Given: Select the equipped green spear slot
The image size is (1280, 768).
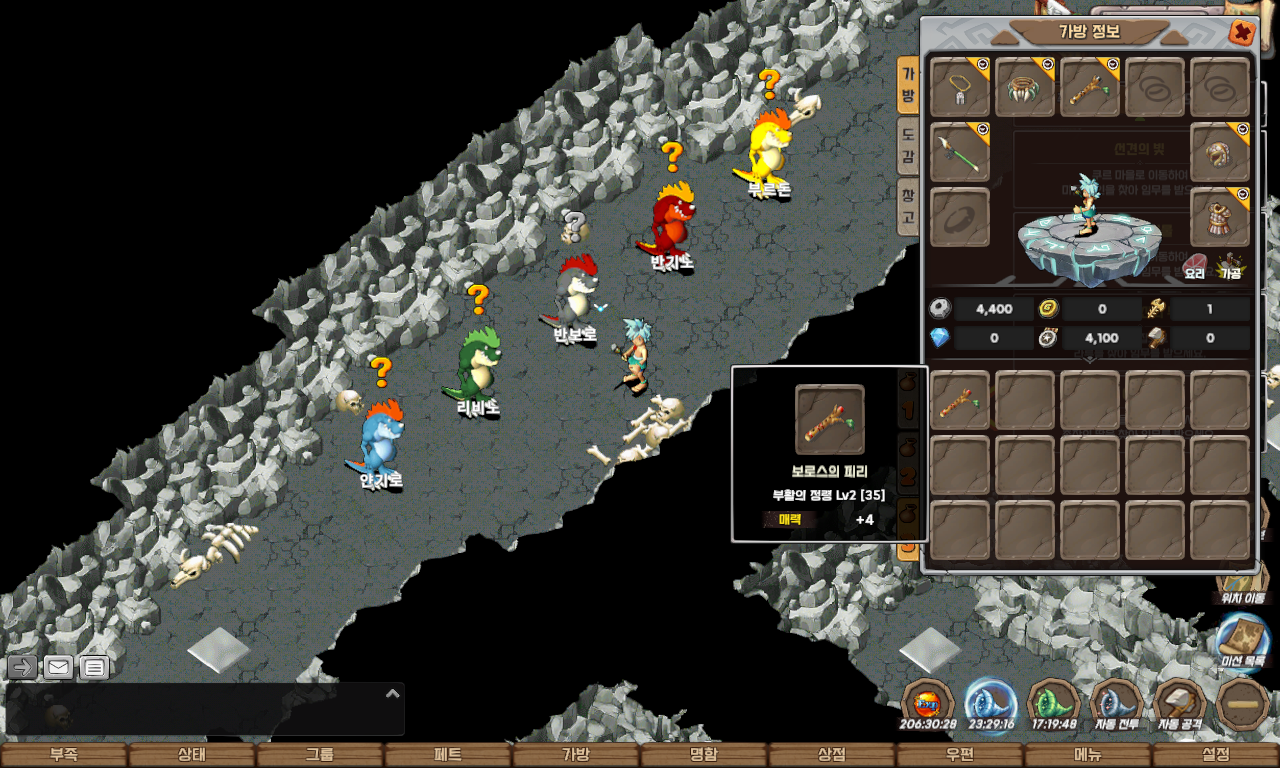Looking at the screenshot, I should click(960, 153).
